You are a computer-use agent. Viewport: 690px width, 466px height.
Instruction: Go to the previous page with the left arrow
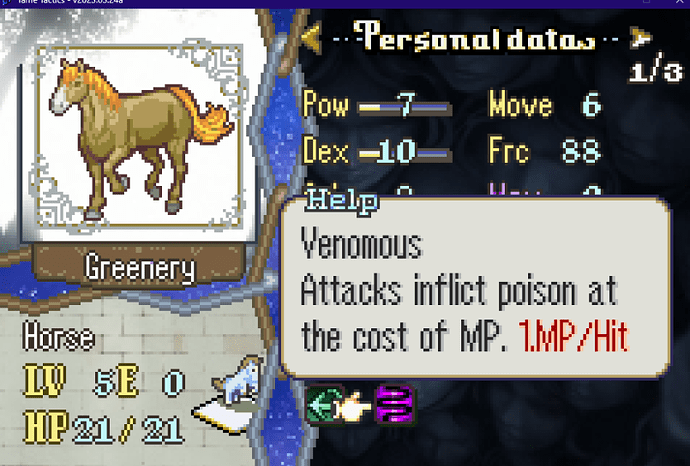[312, 39]
